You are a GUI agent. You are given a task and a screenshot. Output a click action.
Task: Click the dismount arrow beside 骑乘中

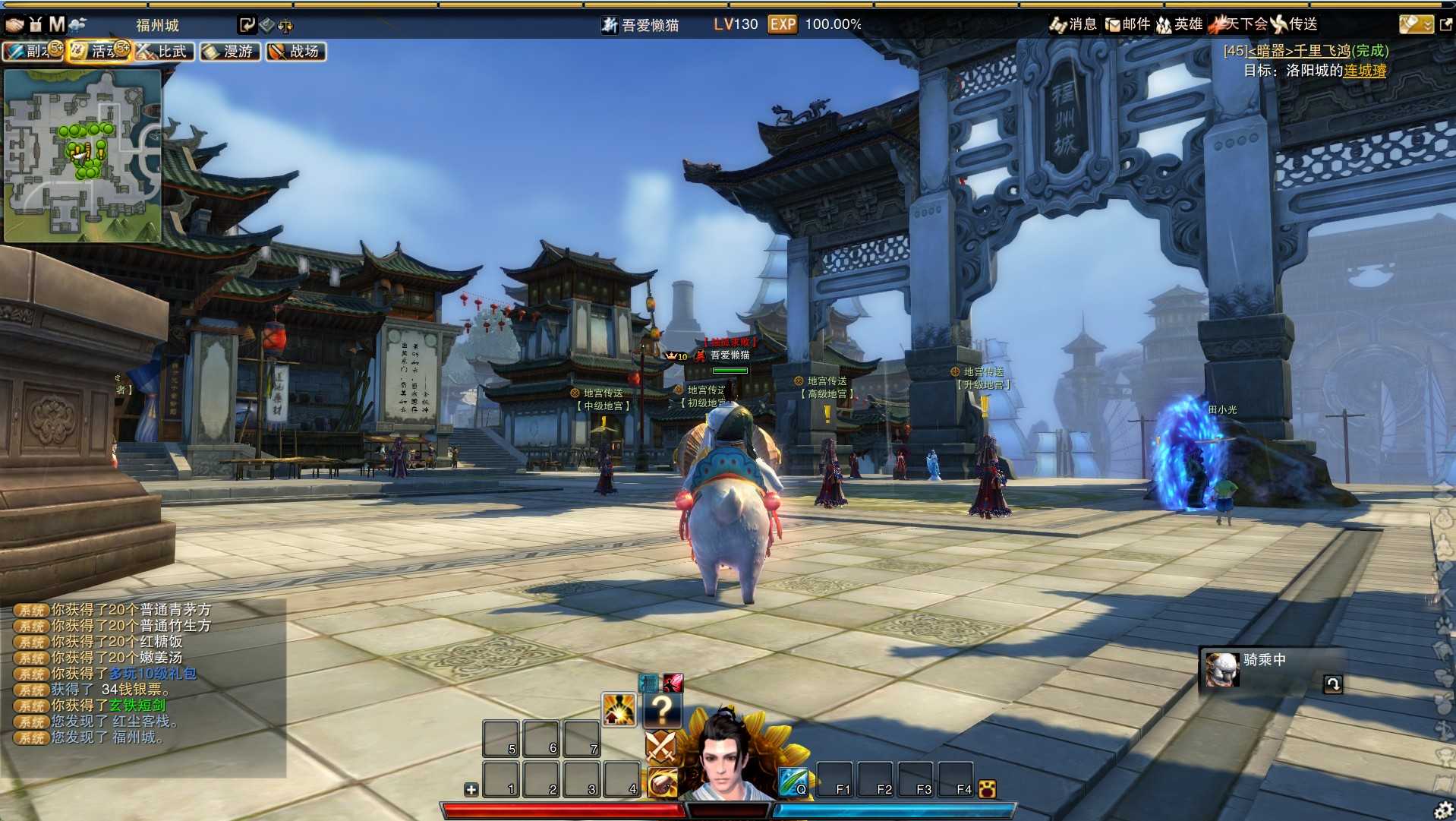tap(1333, 684)
